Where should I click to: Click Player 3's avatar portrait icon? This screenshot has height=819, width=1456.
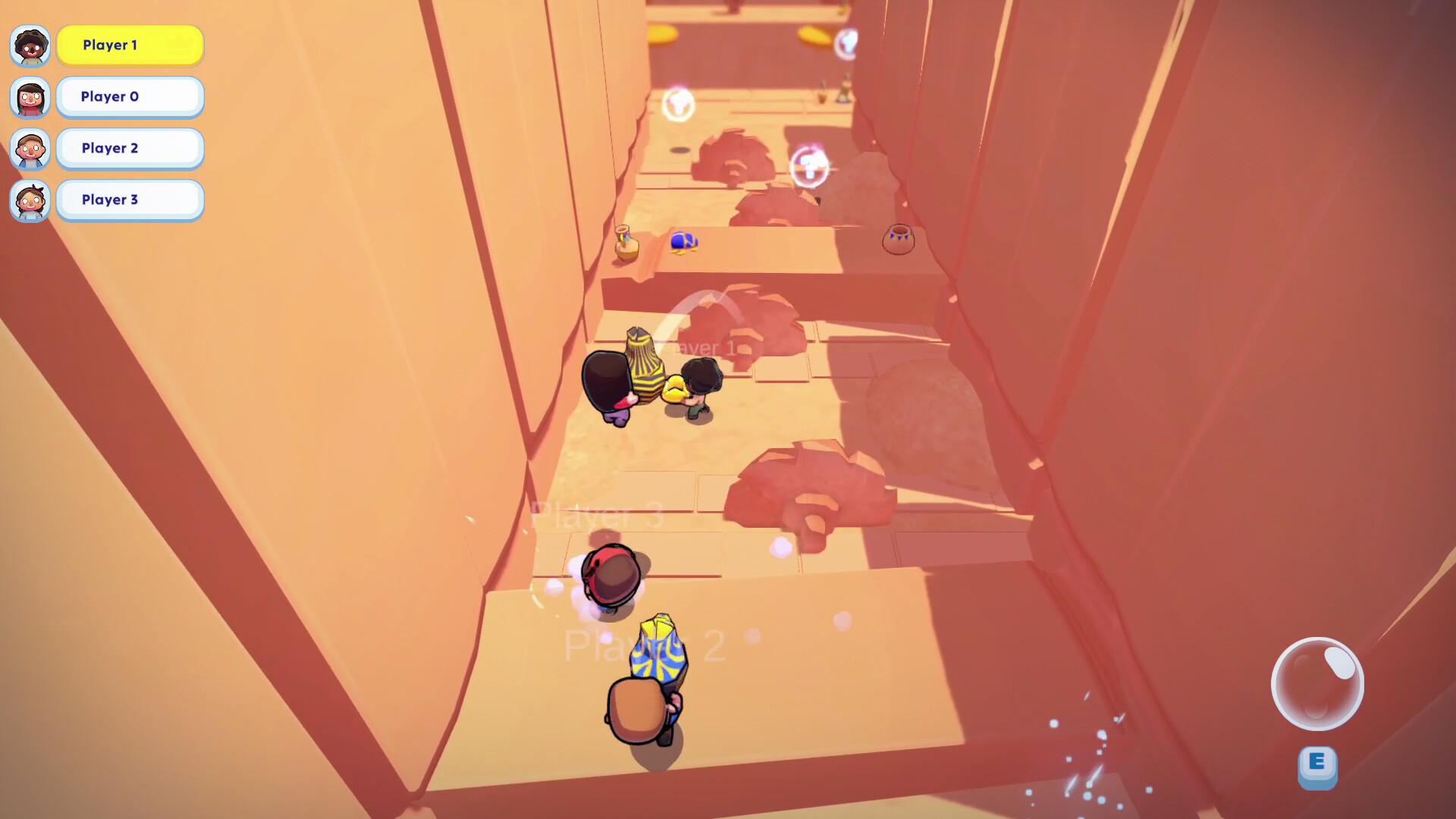click(x=30, y=201)
